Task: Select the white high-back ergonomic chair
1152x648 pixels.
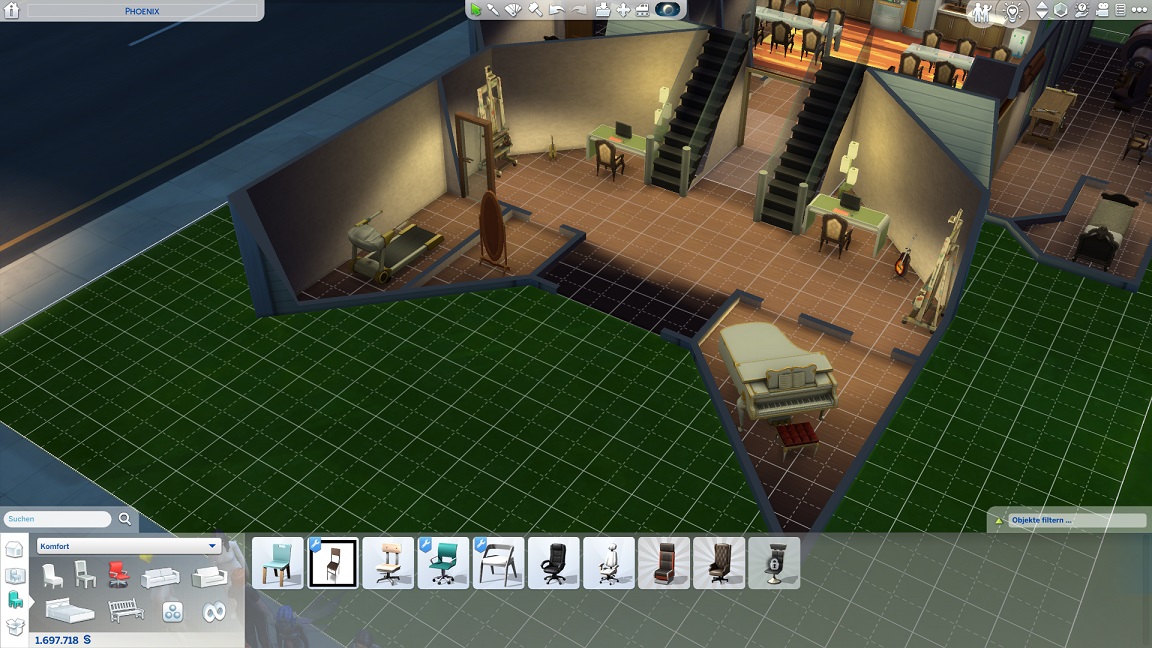Action: [x=608, y=563]
